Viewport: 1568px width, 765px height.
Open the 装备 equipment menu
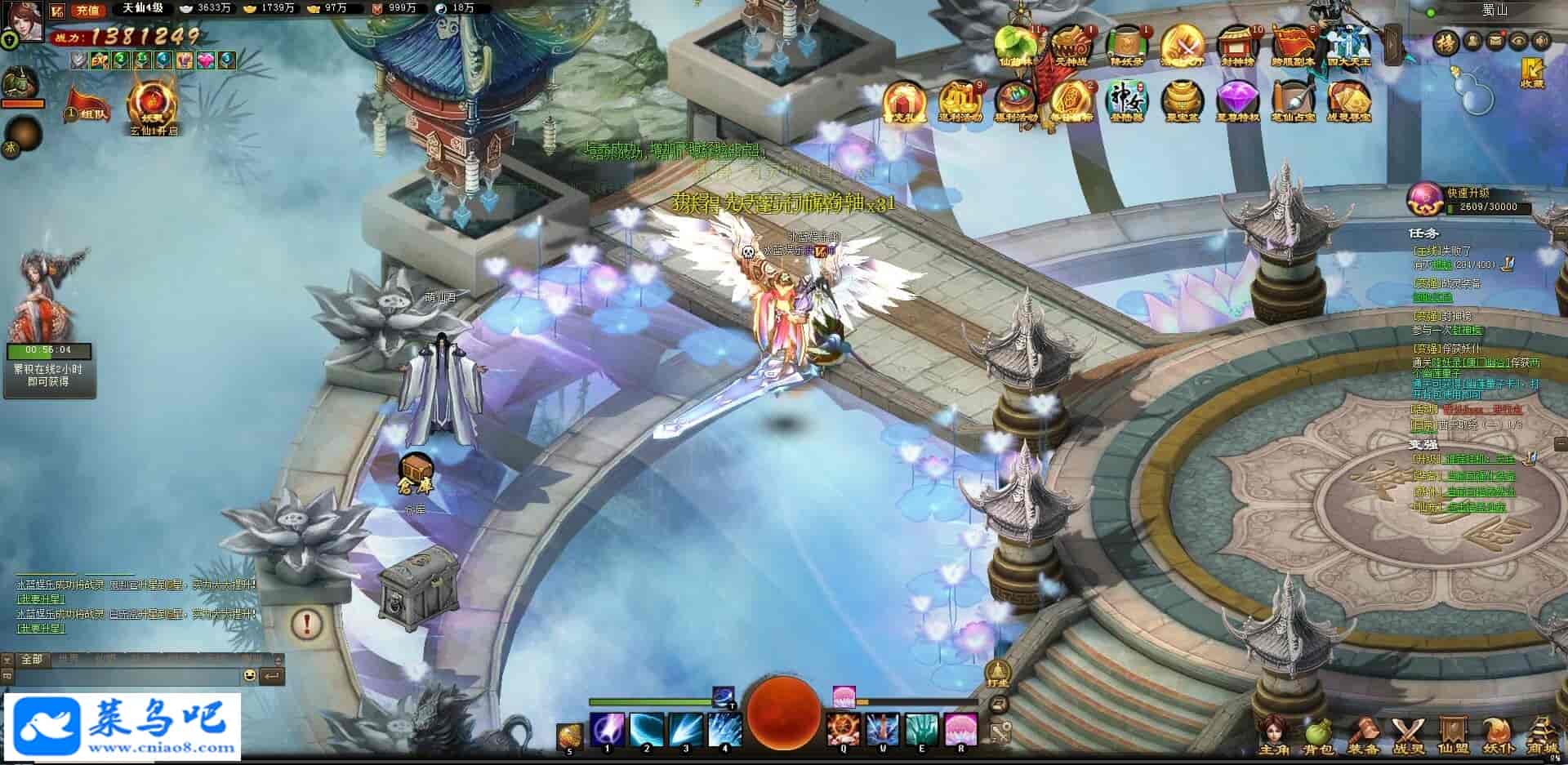click(x=1362, y=735)
